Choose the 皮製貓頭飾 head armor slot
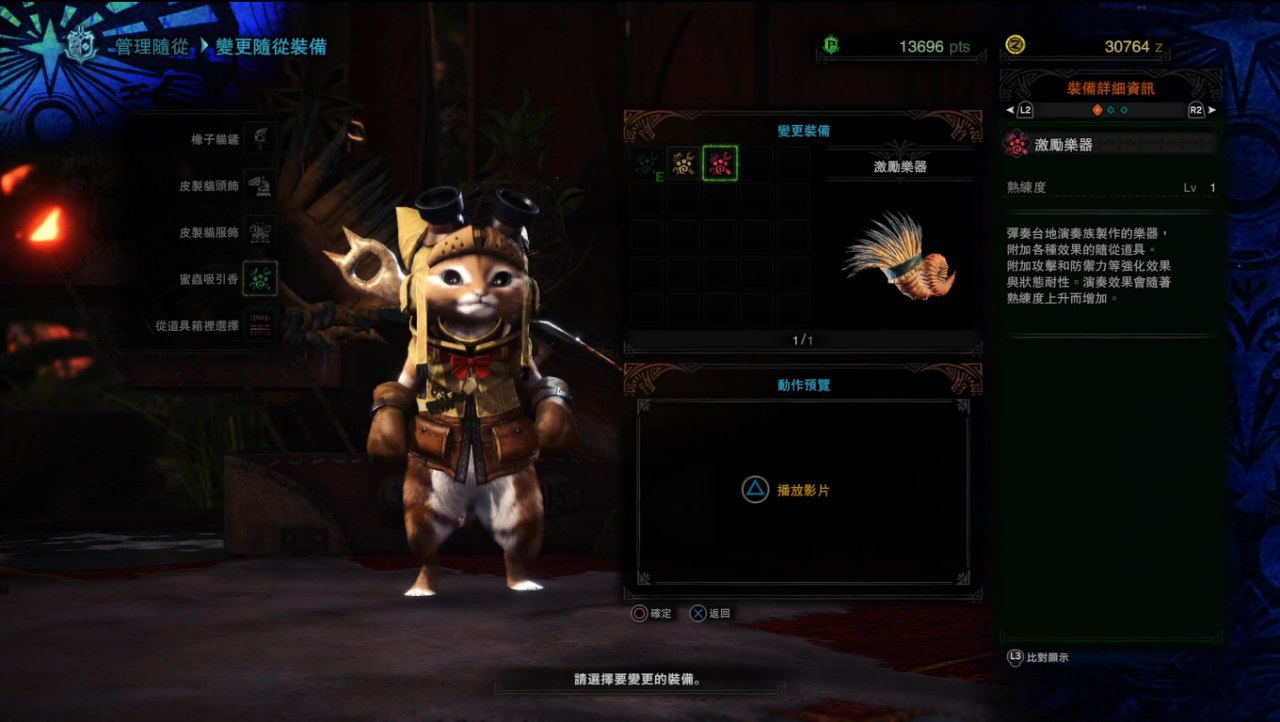This screenshot has height=722, width=1280. click(x=260, y=186)
